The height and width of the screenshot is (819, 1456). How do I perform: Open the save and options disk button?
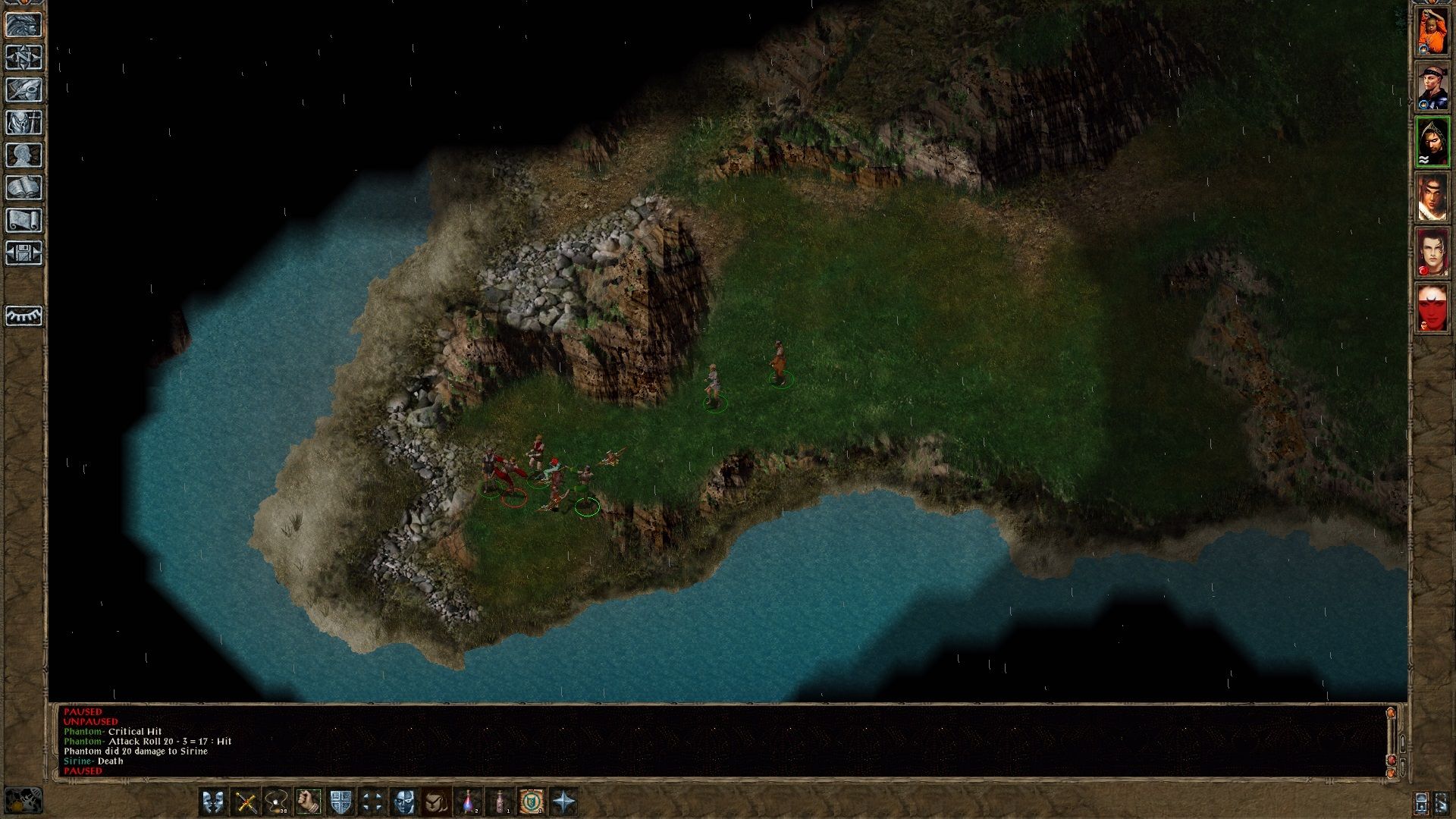(x=24, y=253)
